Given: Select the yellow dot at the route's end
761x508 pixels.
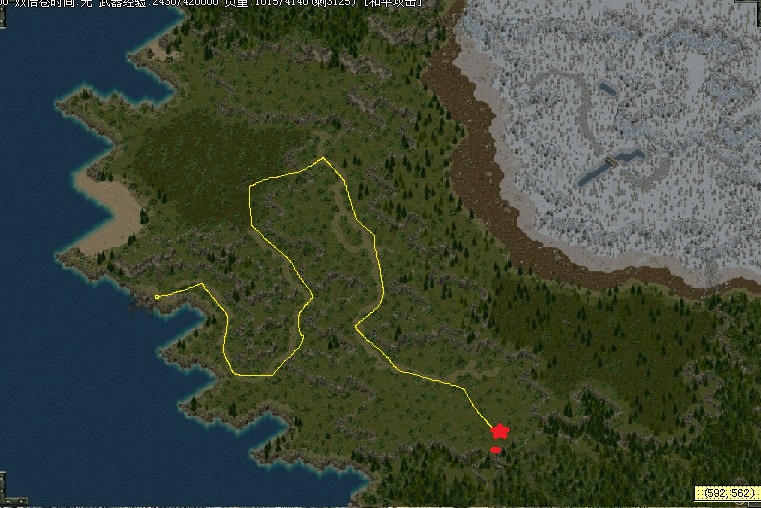Looking at the screenshot, I should click(157, 297).
